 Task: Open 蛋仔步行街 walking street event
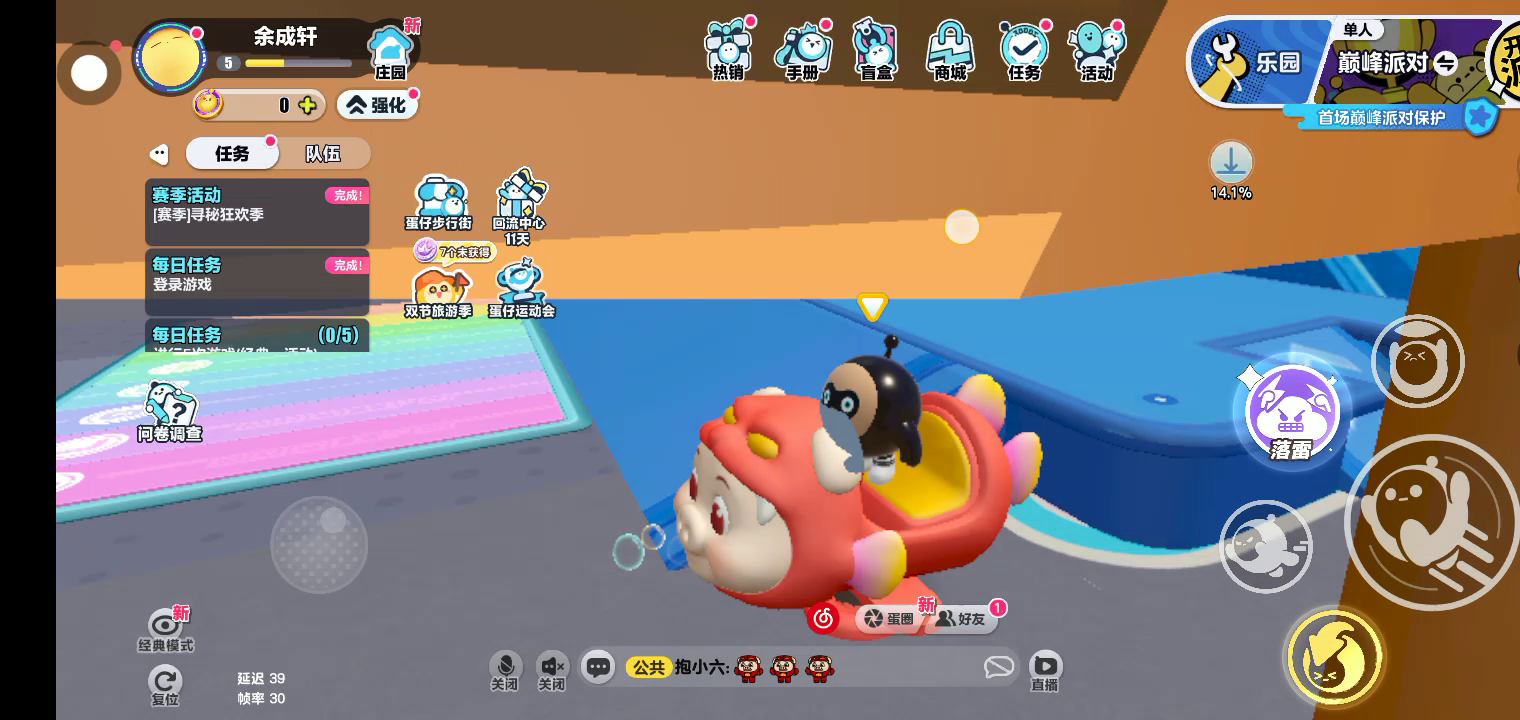point(438,203)
